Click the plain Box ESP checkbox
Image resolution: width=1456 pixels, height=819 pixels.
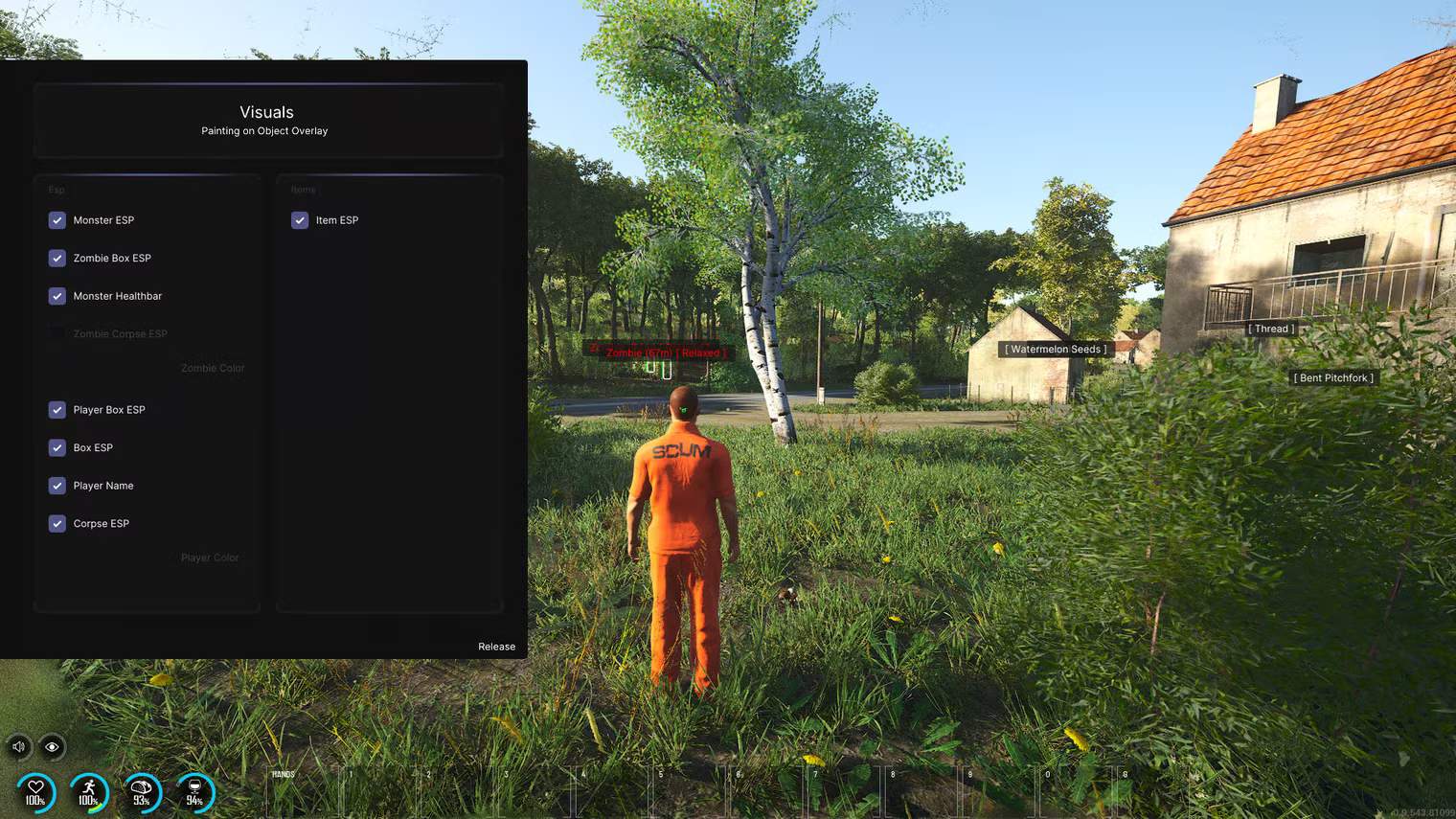57,447
